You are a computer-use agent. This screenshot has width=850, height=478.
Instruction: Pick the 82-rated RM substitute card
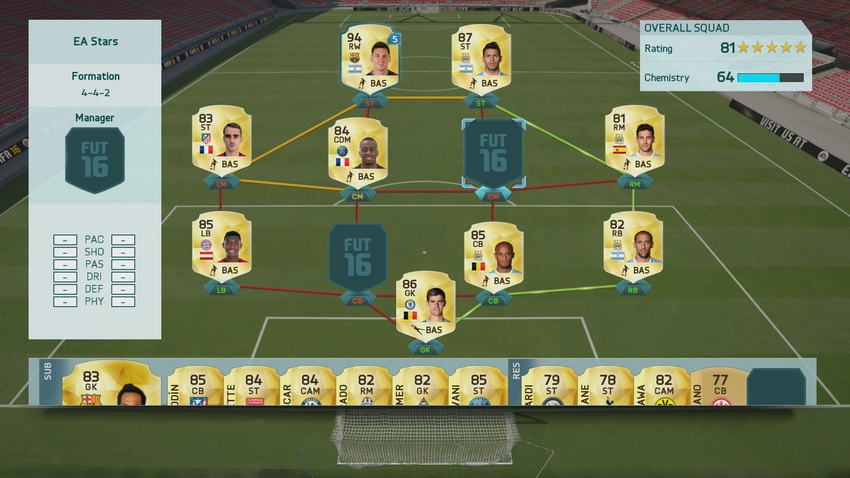pyautogui.click(x=364, y=387)
